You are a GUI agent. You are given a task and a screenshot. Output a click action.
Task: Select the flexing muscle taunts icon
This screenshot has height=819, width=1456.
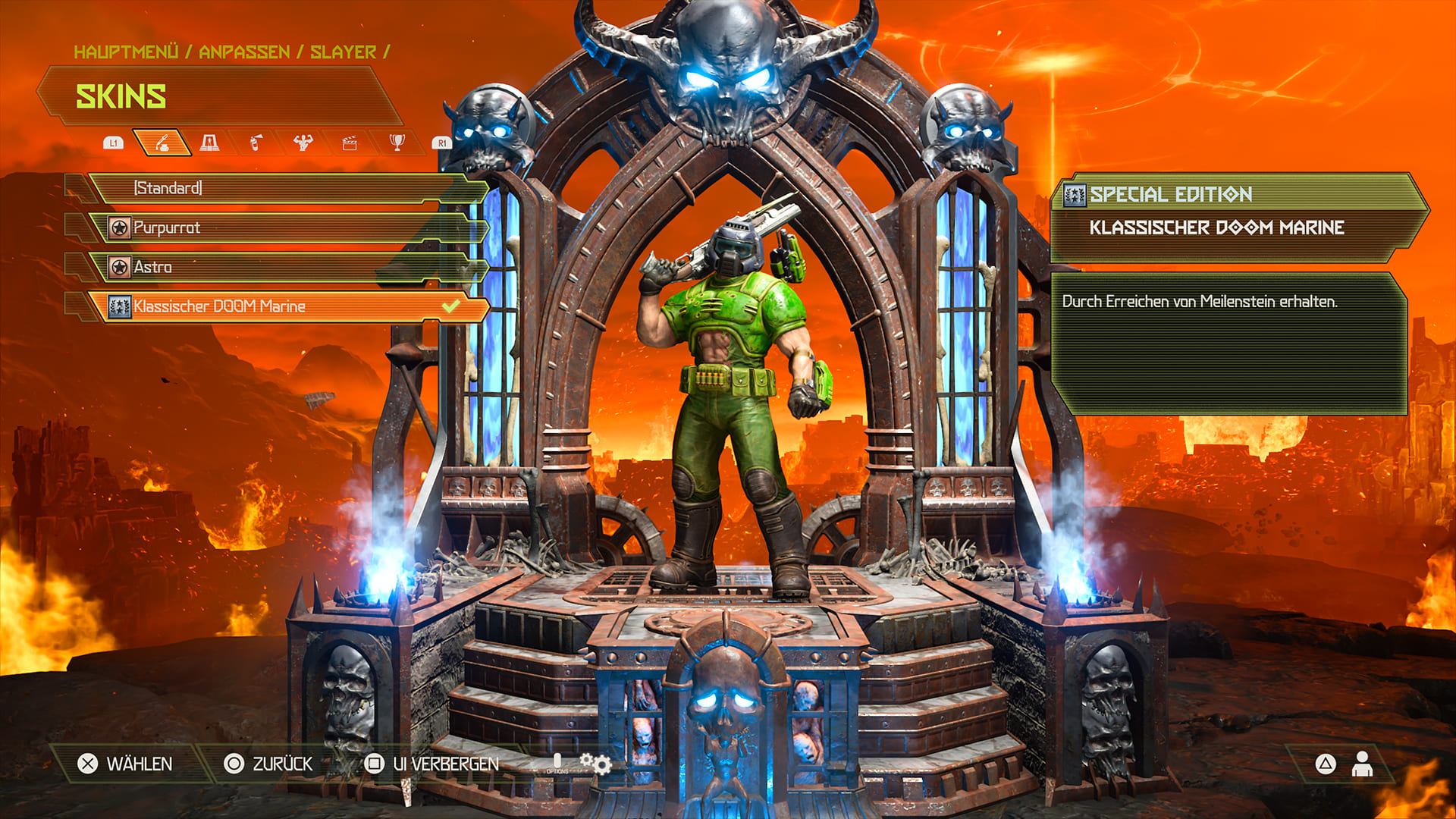[303, 141]
